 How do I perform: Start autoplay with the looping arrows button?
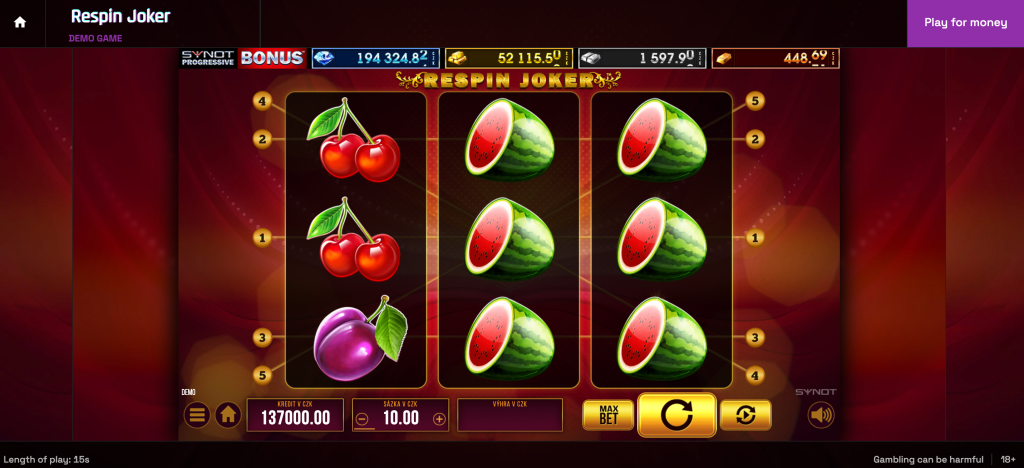(745, 415)
